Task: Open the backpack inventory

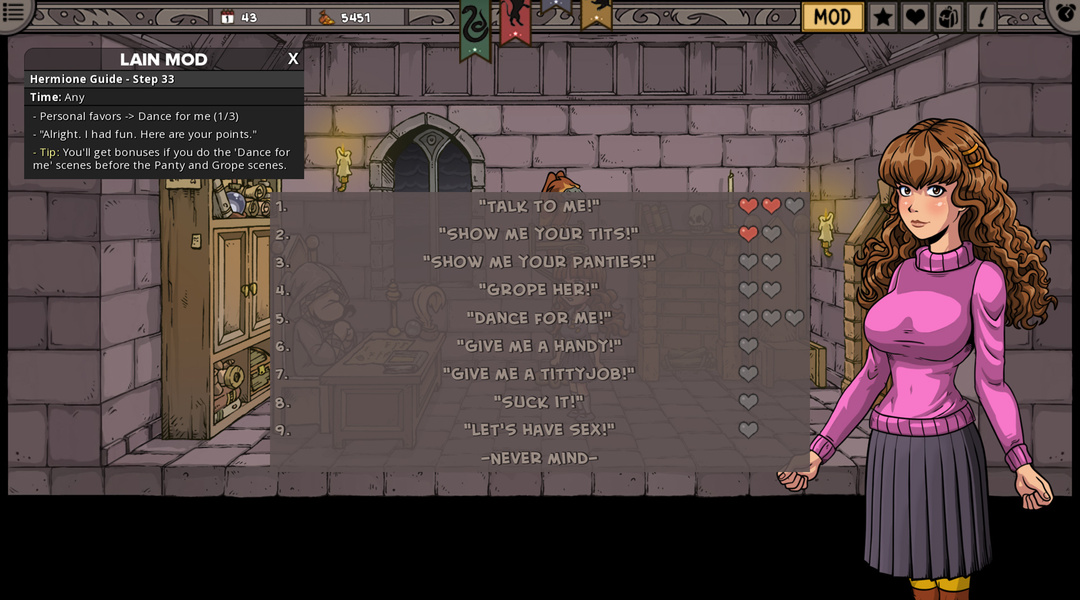Action: tap(948, 17)
